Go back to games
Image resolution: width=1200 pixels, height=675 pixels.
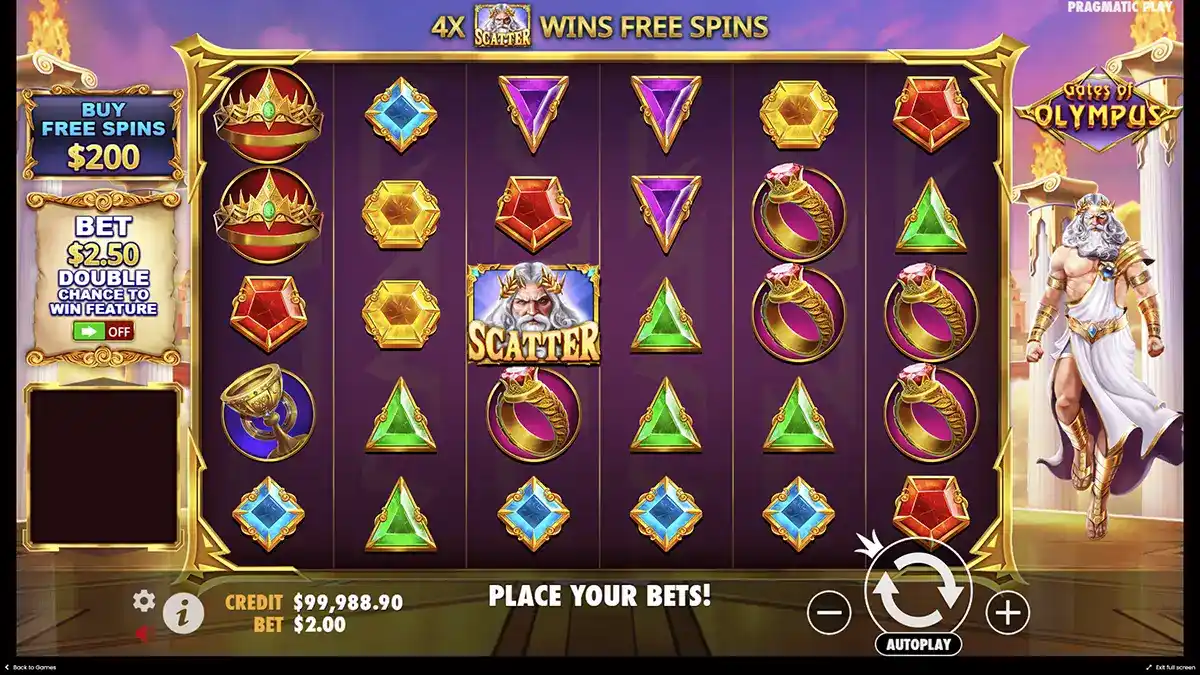click(30, 667)
